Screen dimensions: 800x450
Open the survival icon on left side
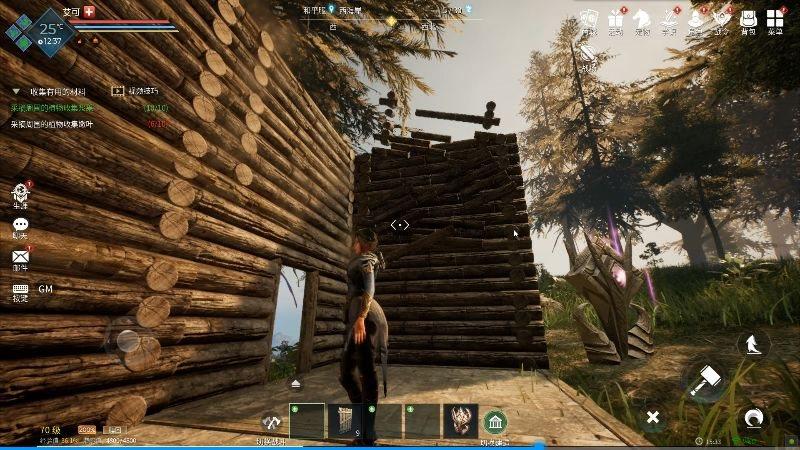pyautogui.click(x=20, y=194)
